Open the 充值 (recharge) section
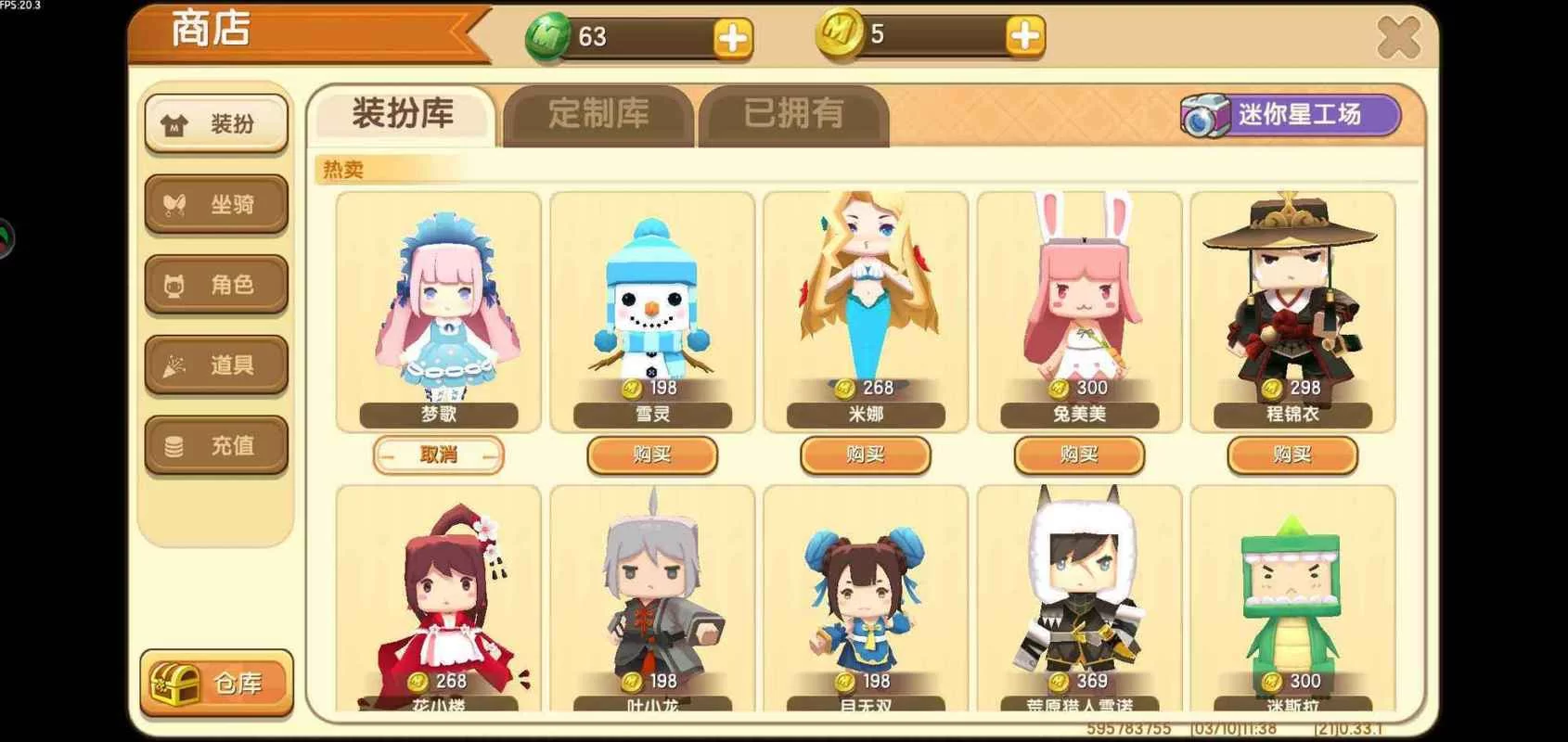Screen dimensions: 1568x742 [x=215, y=444]
